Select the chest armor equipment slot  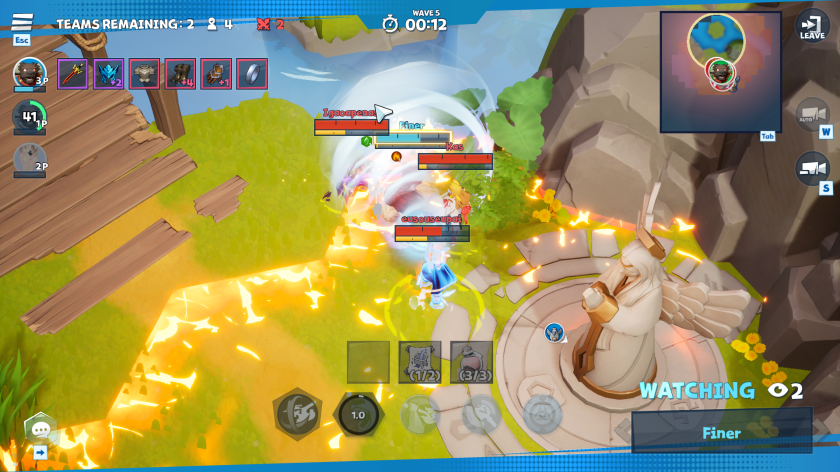[144, 74]
